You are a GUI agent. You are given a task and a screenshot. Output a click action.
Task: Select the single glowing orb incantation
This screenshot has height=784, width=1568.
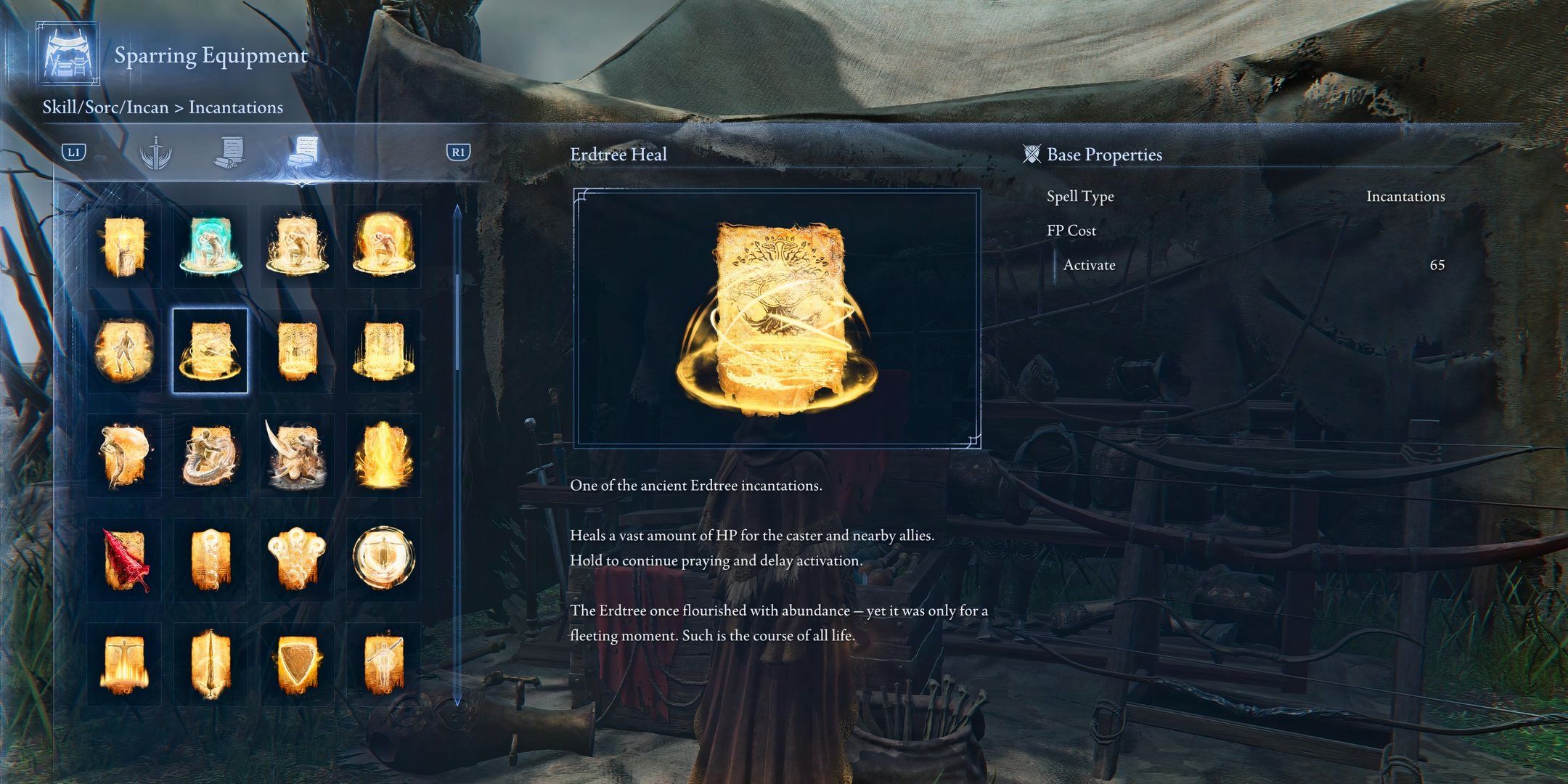pyautogui.click(x=210, y=560)
